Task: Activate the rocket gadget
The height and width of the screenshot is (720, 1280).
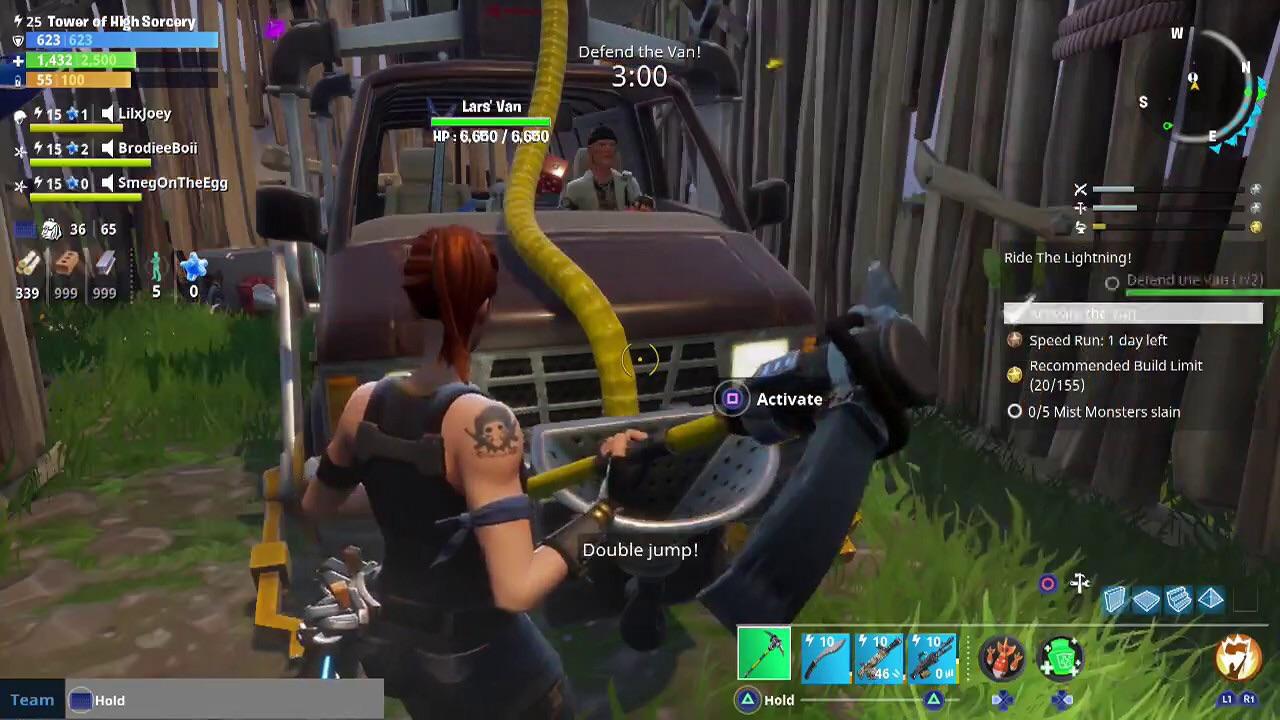Action: (x=1003, y=658)
